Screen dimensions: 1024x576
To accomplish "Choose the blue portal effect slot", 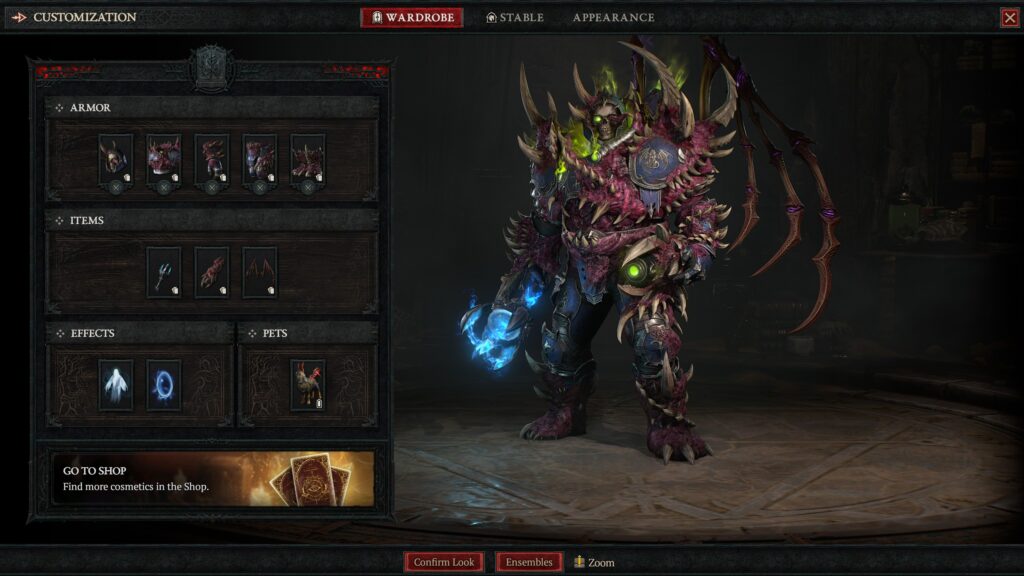I will pyautogui.click(x=163, y=385).
